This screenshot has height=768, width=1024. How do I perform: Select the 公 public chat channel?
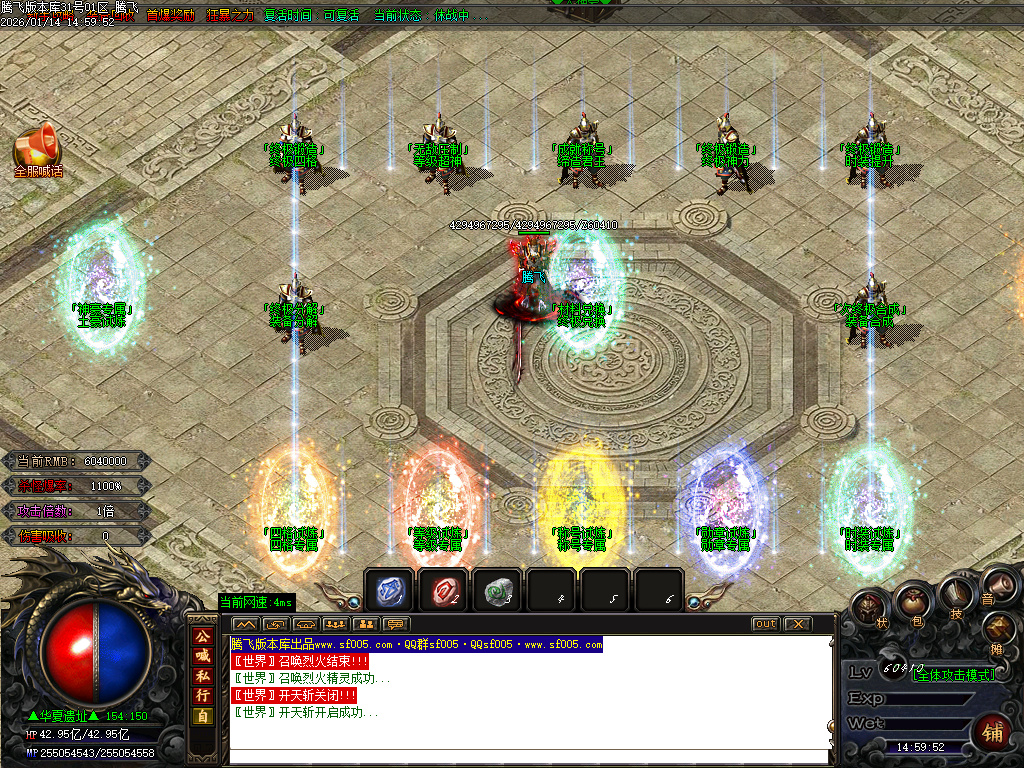(202, 636)
